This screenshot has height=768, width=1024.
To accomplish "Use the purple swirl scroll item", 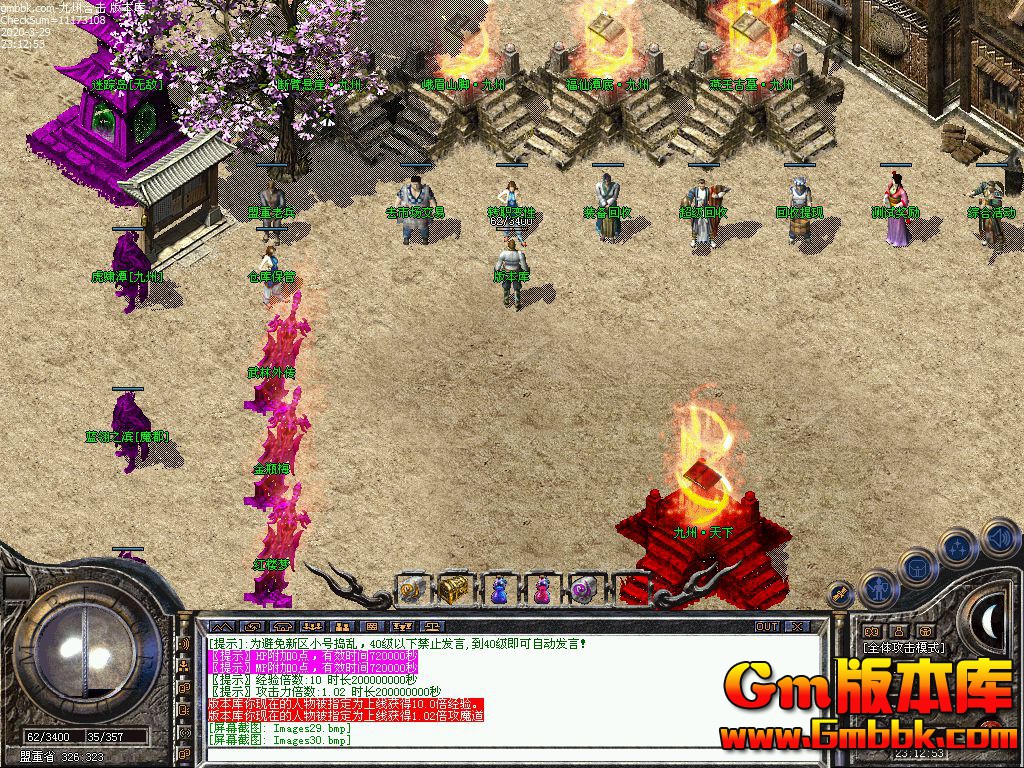I will [x=584, y=590].
